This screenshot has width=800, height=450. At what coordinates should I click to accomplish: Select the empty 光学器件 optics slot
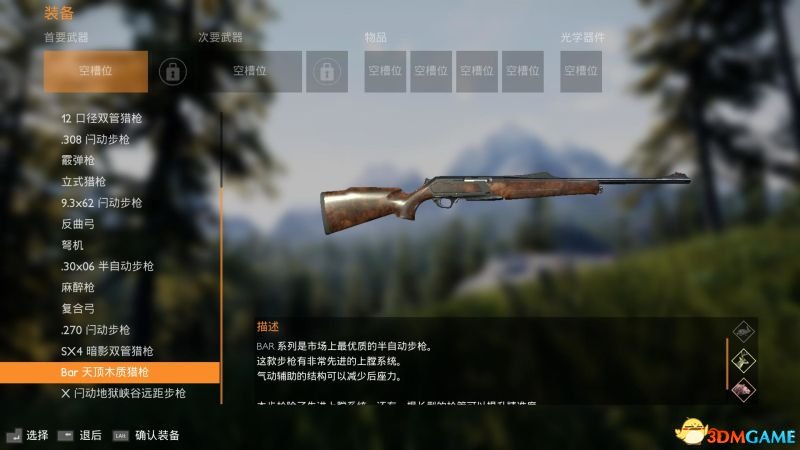tap(583, 71)
